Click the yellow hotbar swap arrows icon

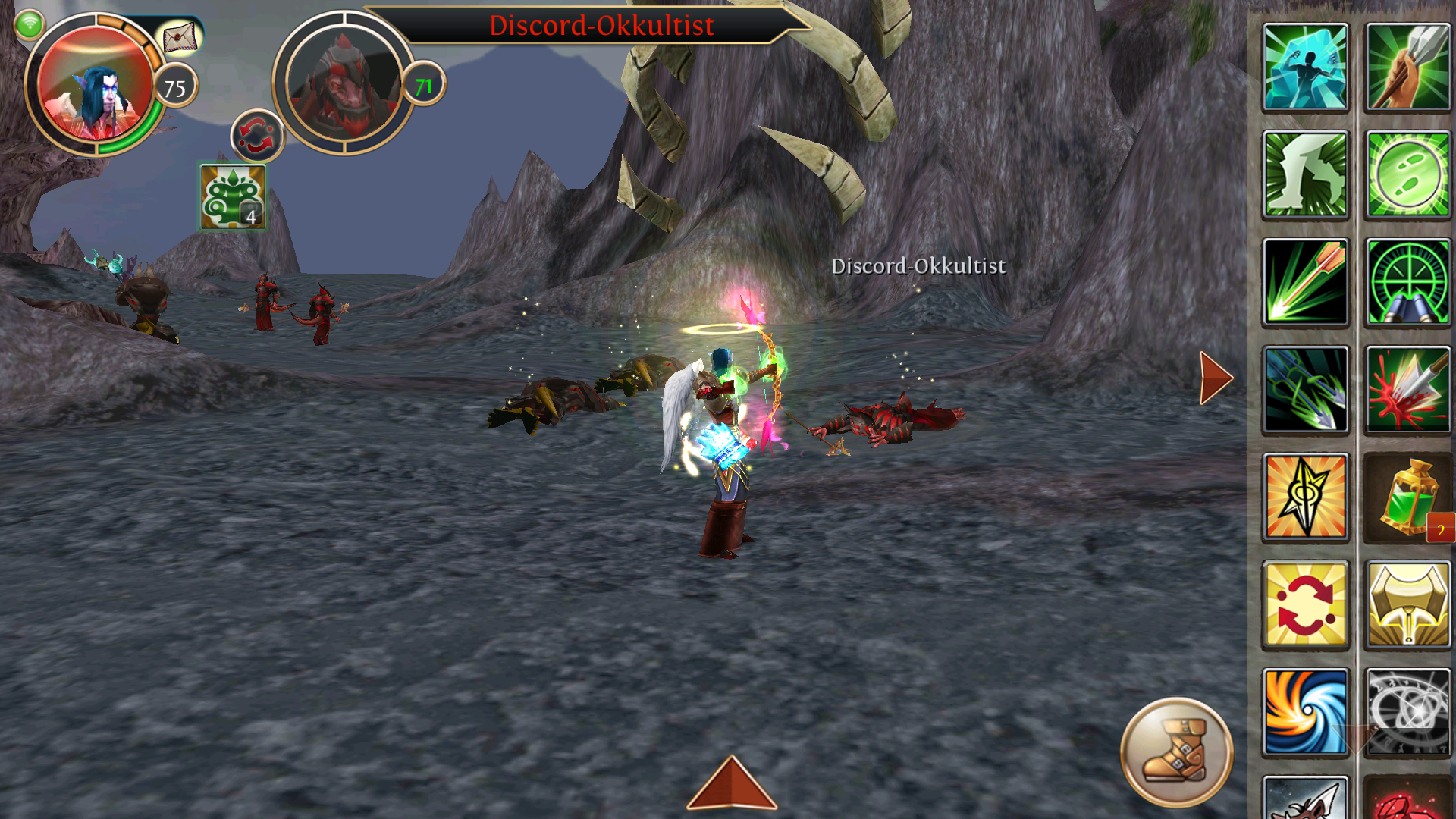1305,605
